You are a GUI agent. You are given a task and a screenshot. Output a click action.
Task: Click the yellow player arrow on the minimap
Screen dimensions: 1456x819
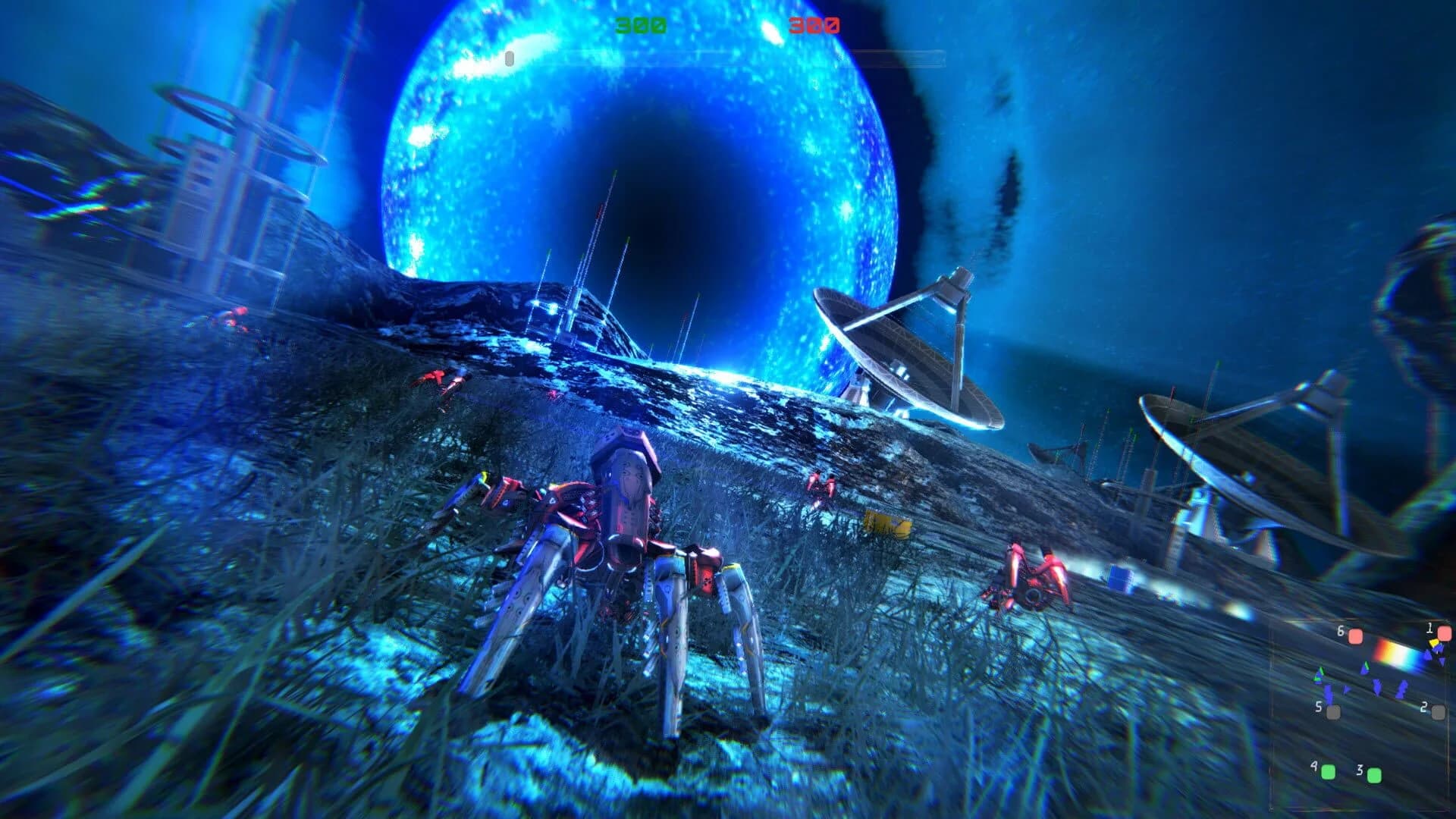1435,642
